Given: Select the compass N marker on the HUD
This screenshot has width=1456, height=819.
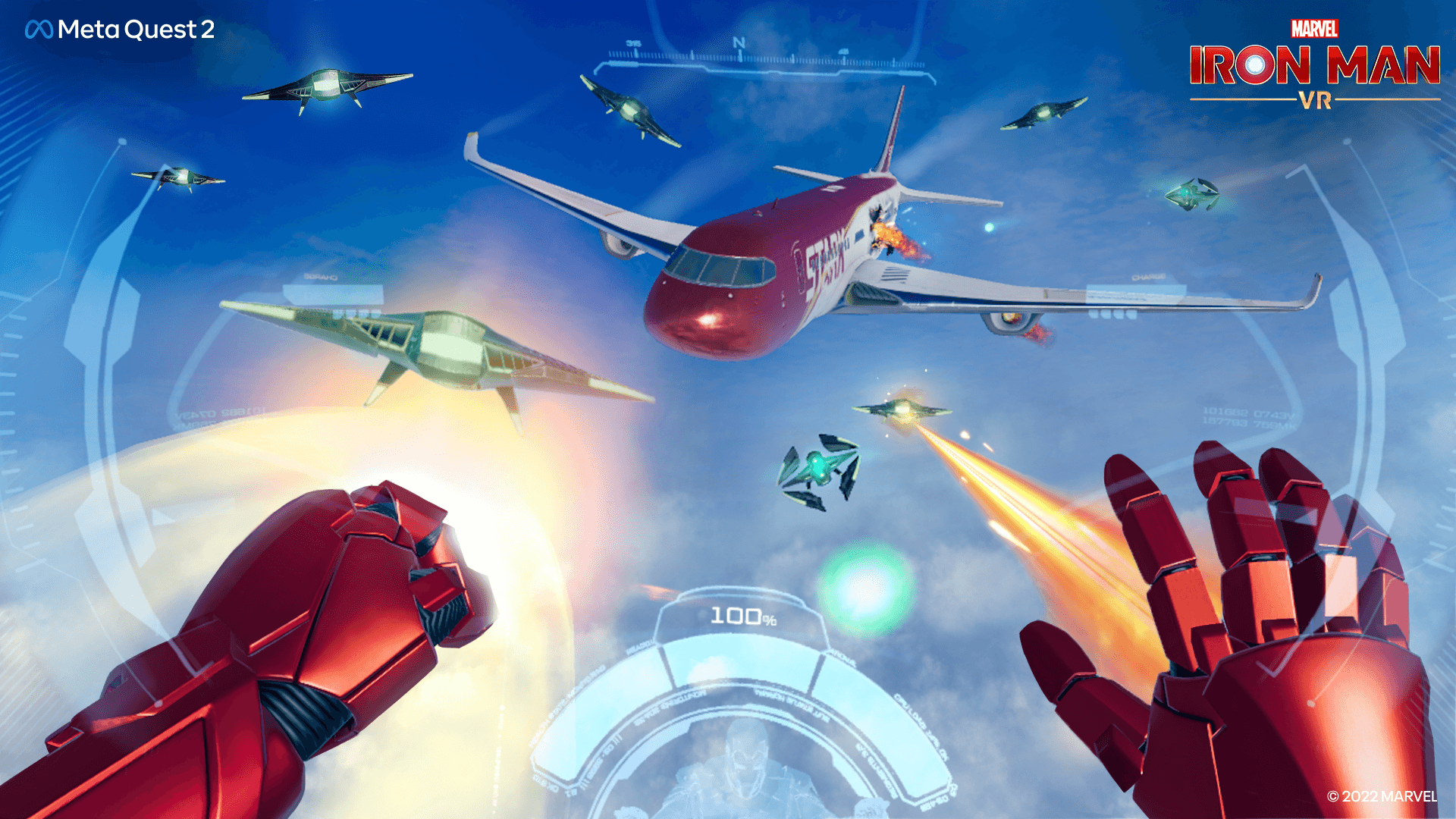Looking at the screenshot, I should [x=740, y=42].
